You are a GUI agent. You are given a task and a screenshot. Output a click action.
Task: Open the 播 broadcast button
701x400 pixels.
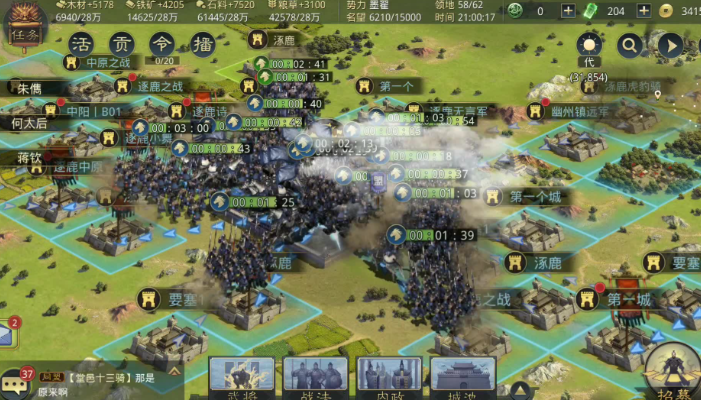pyautogui.click(x=201, y=45)
